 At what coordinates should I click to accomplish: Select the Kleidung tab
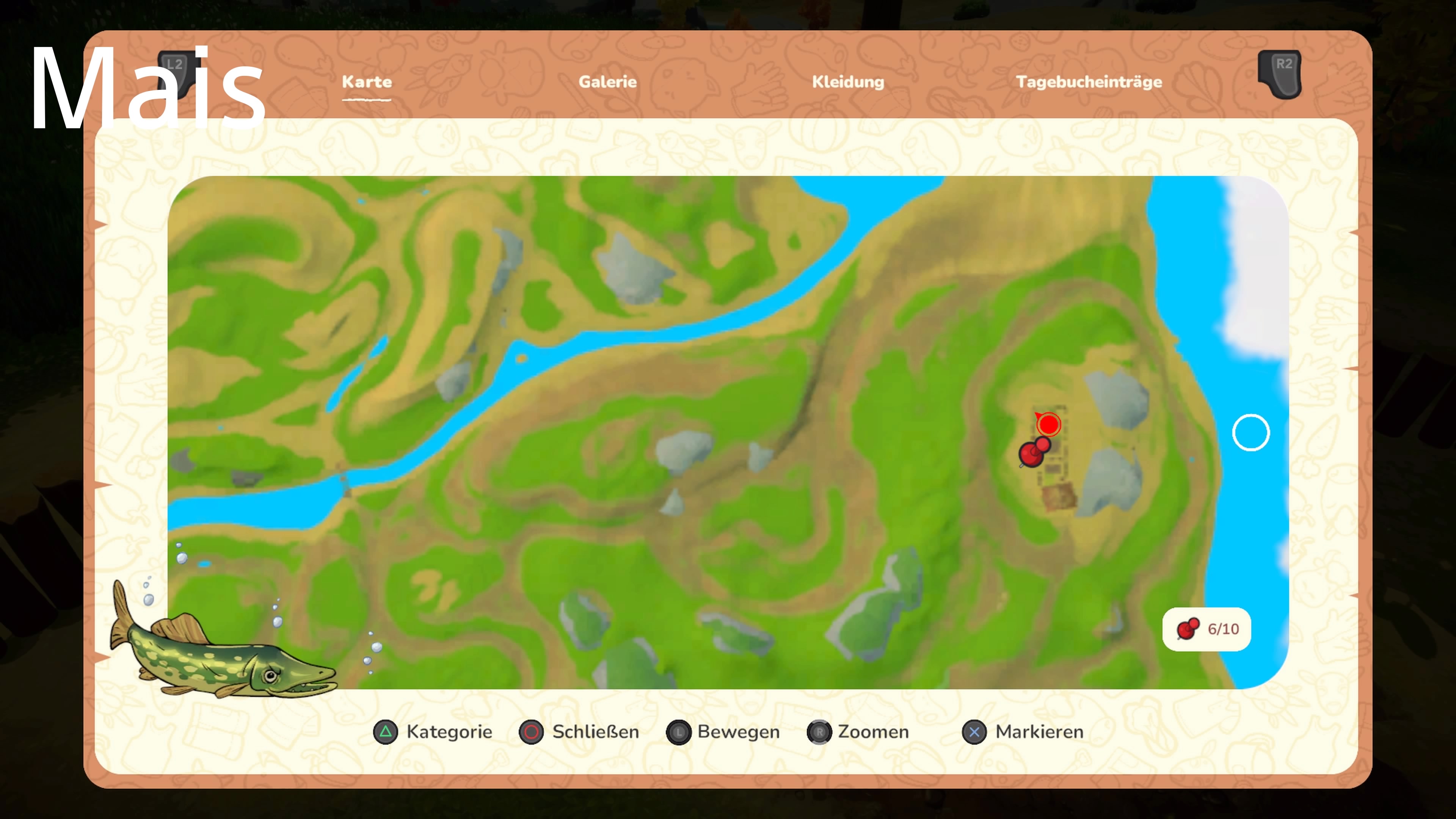[x=847, y=82]
